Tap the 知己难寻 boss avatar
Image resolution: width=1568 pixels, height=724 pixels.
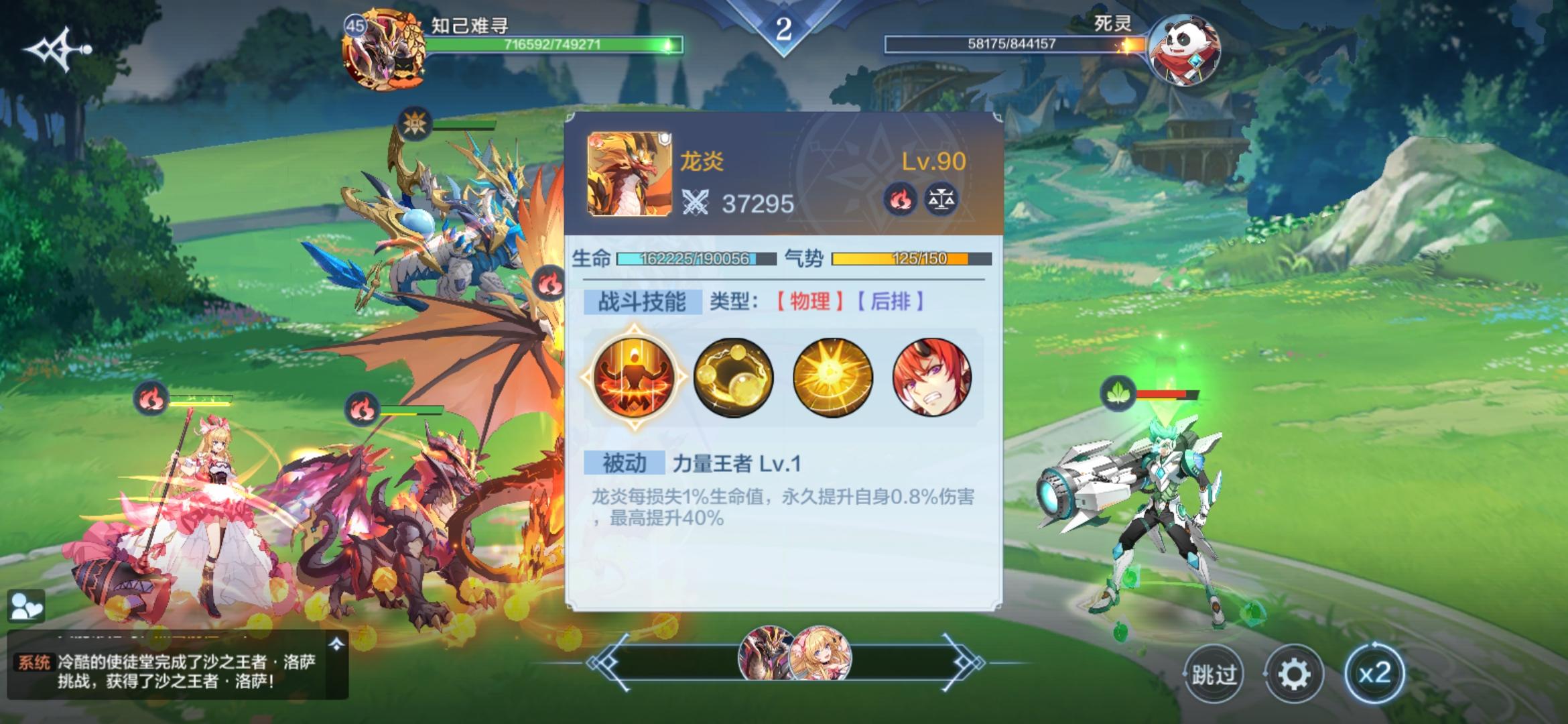tap(383, 48)
